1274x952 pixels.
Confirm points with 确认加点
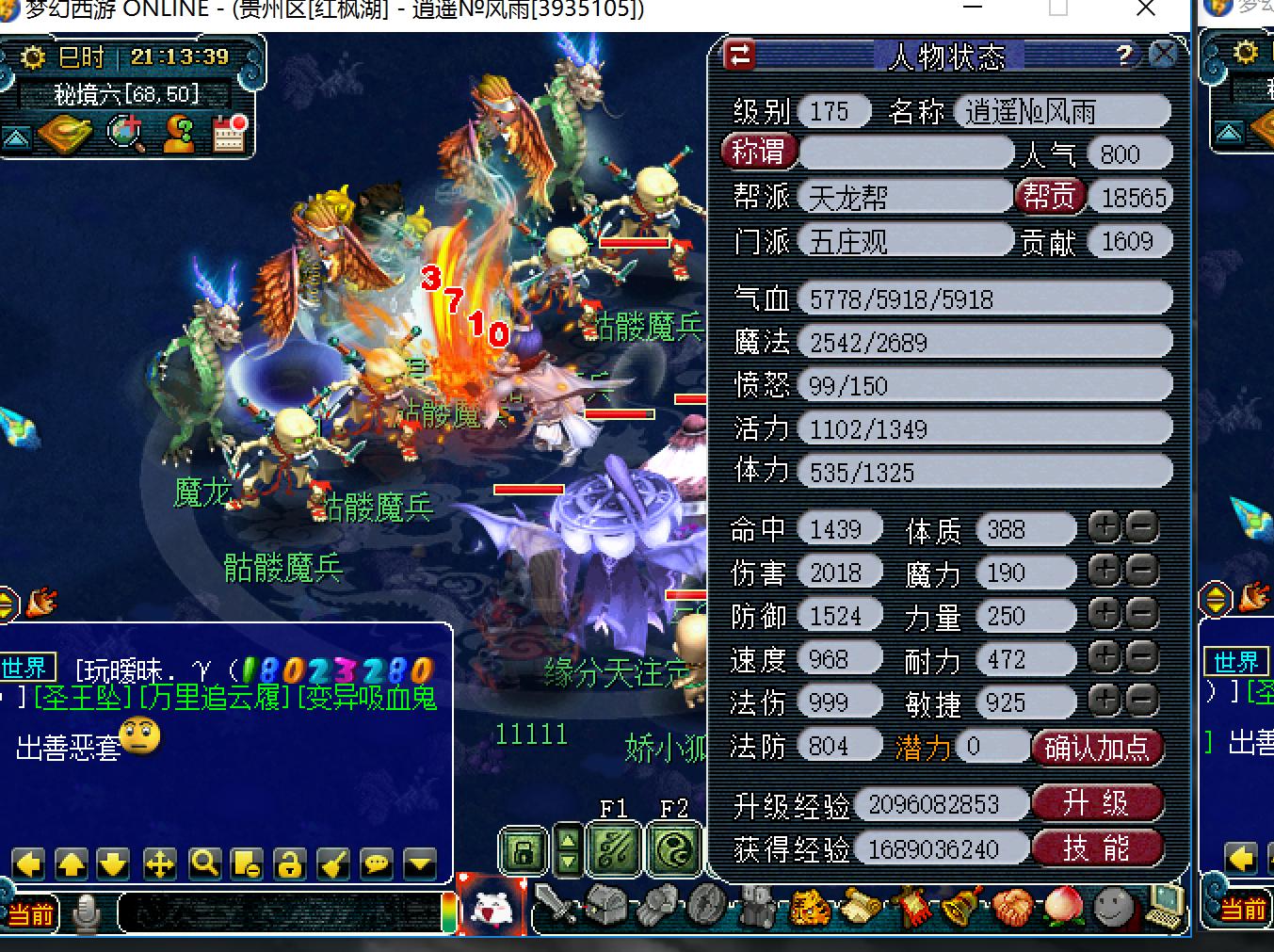(x=1097, y=748)
